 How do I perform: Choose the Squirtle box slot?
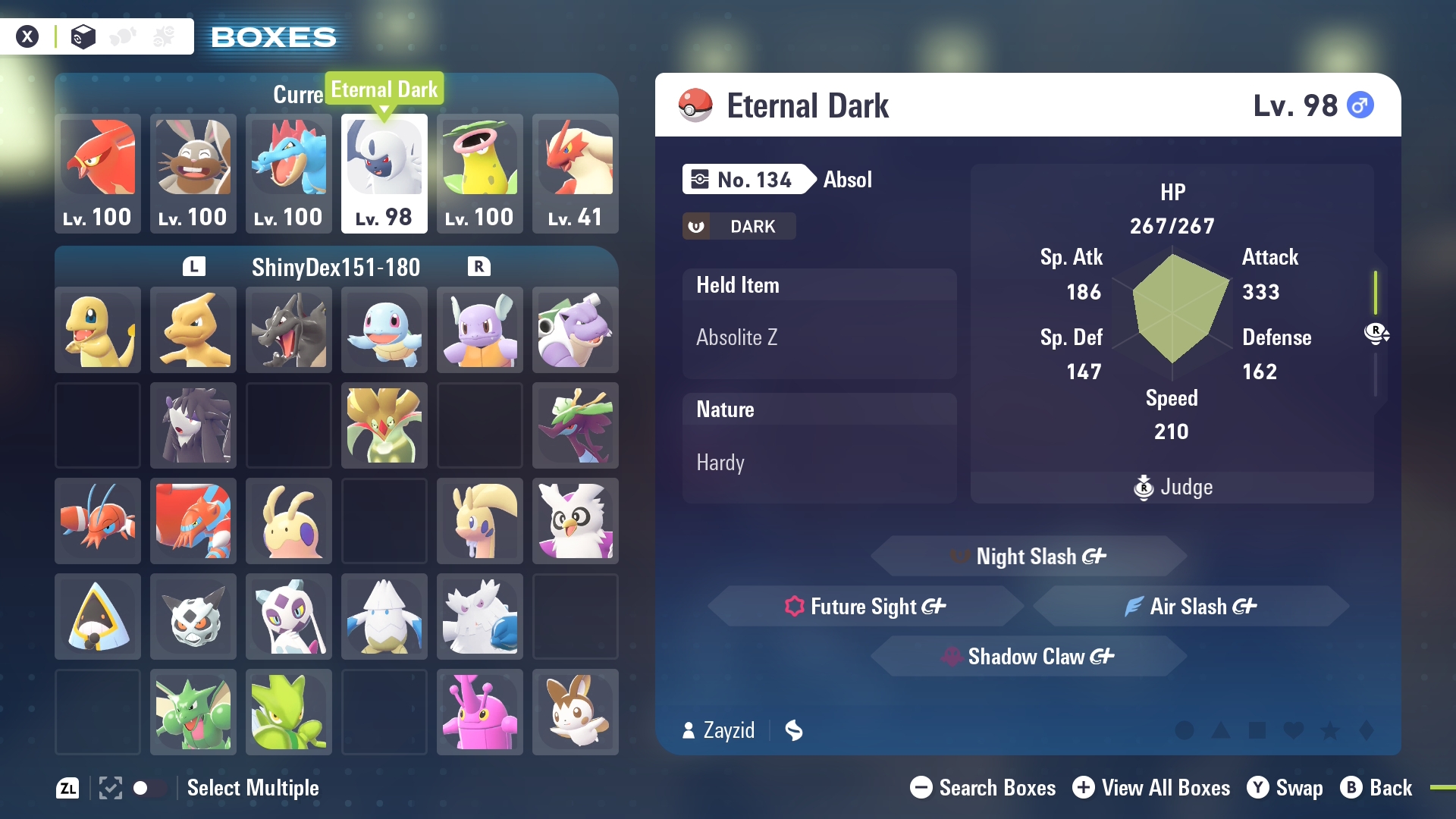point(384,330)
